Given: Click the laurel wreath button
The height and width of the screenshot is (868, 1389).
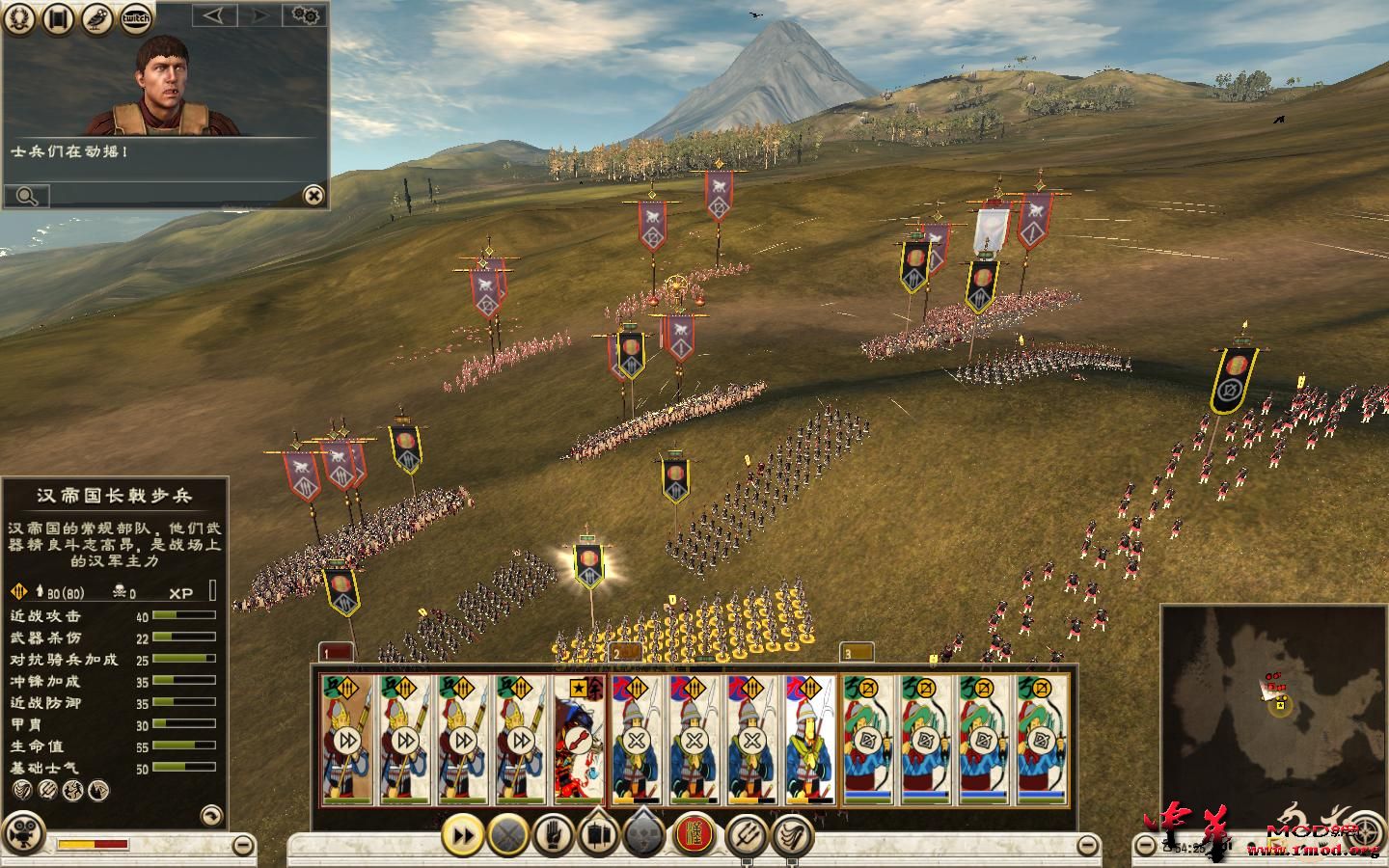Looking at the screenshot, I should (19, 17).
